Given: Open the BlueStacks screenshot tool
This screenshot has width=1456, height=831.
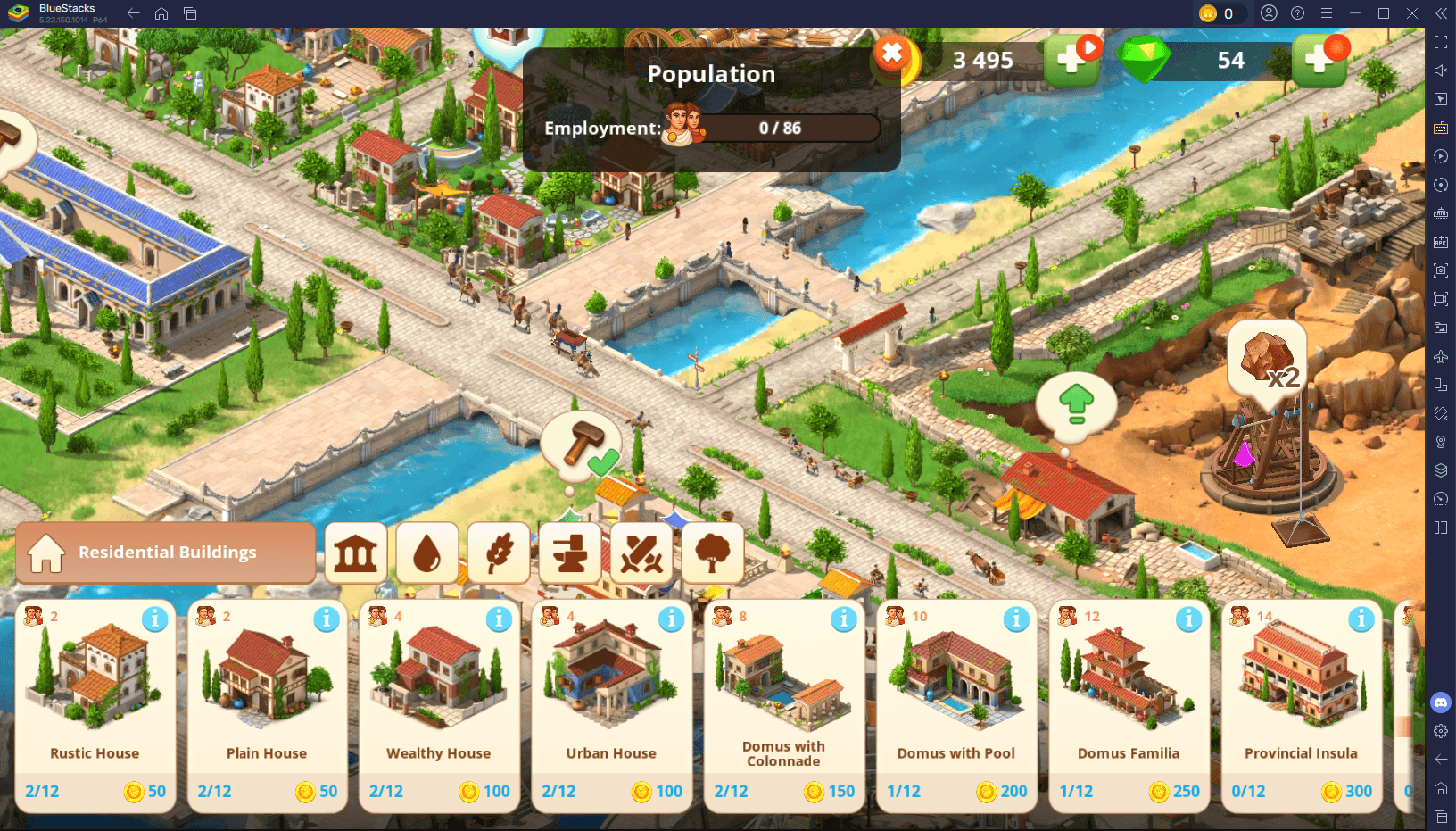Looking at the screenshot, I should (x=1441, y=269).
